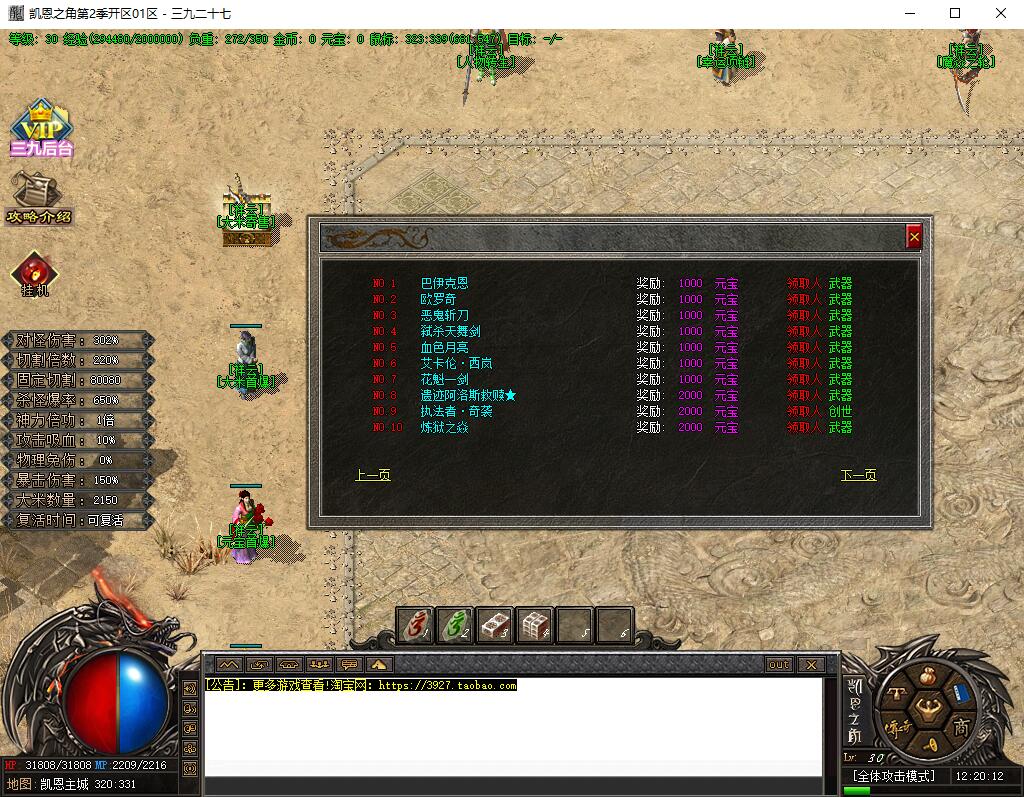Close the chat panel with its X button
The image size is (1024, 797).
811,665
